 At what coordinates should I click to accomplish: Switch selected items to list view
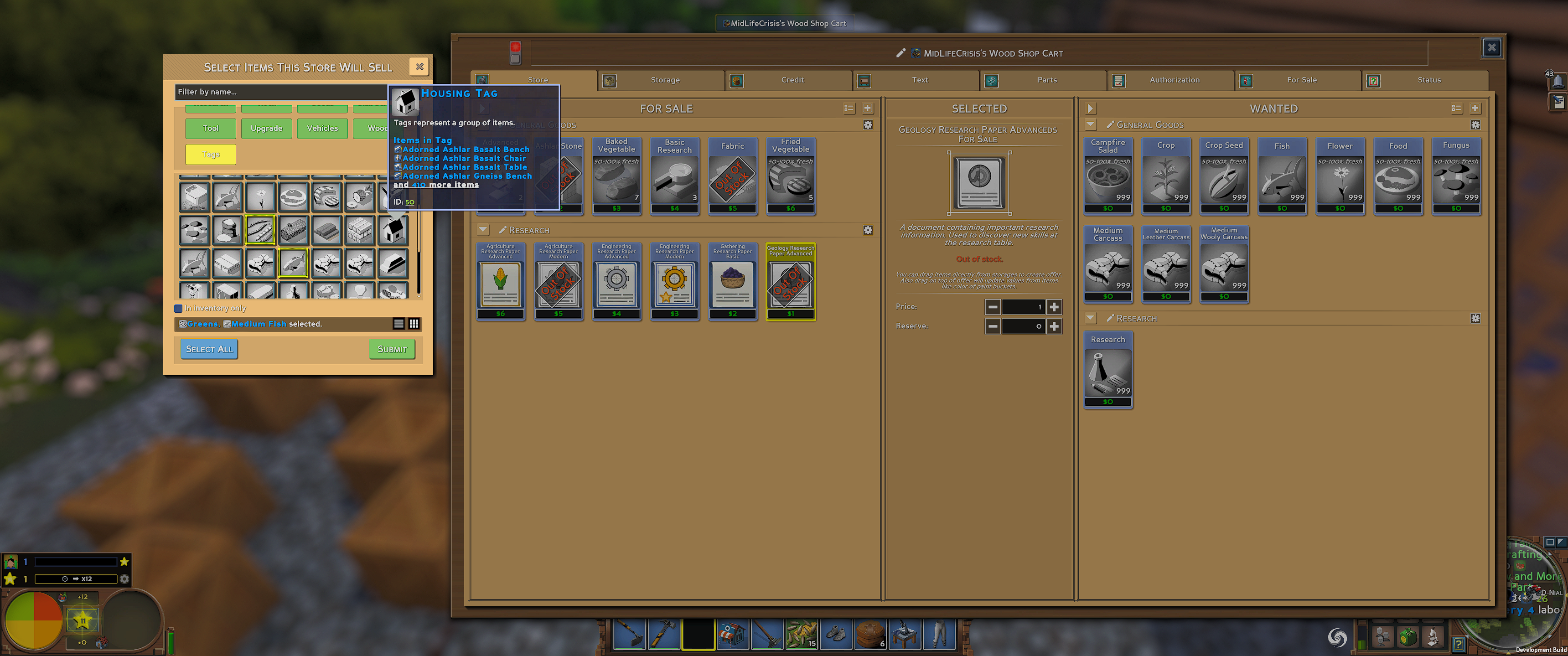pyautogui.click(x=399, y=323)
